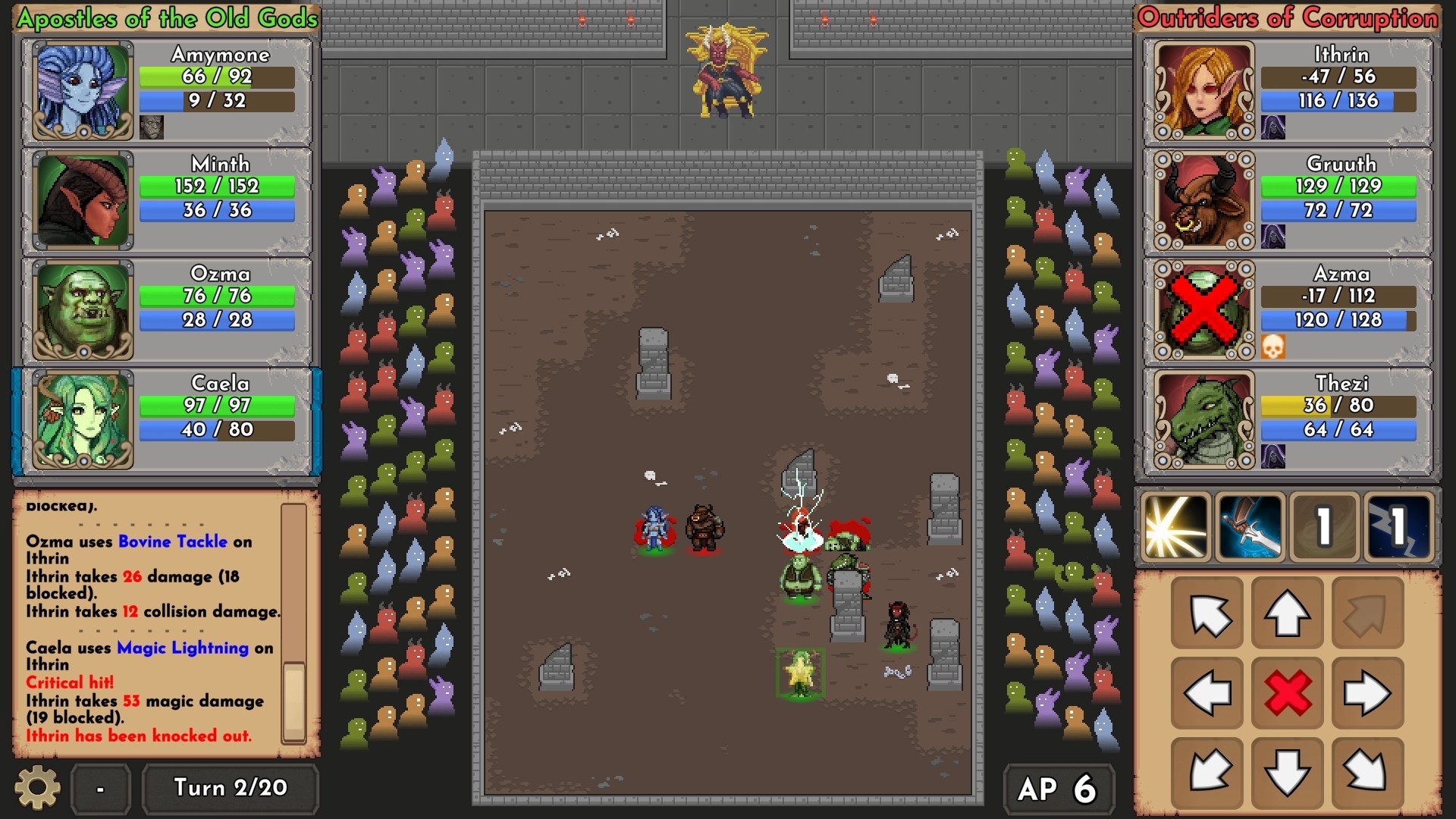Screen dimensions: 1456x819
Task: Select the upward movement arrow
Action: 1287,613
